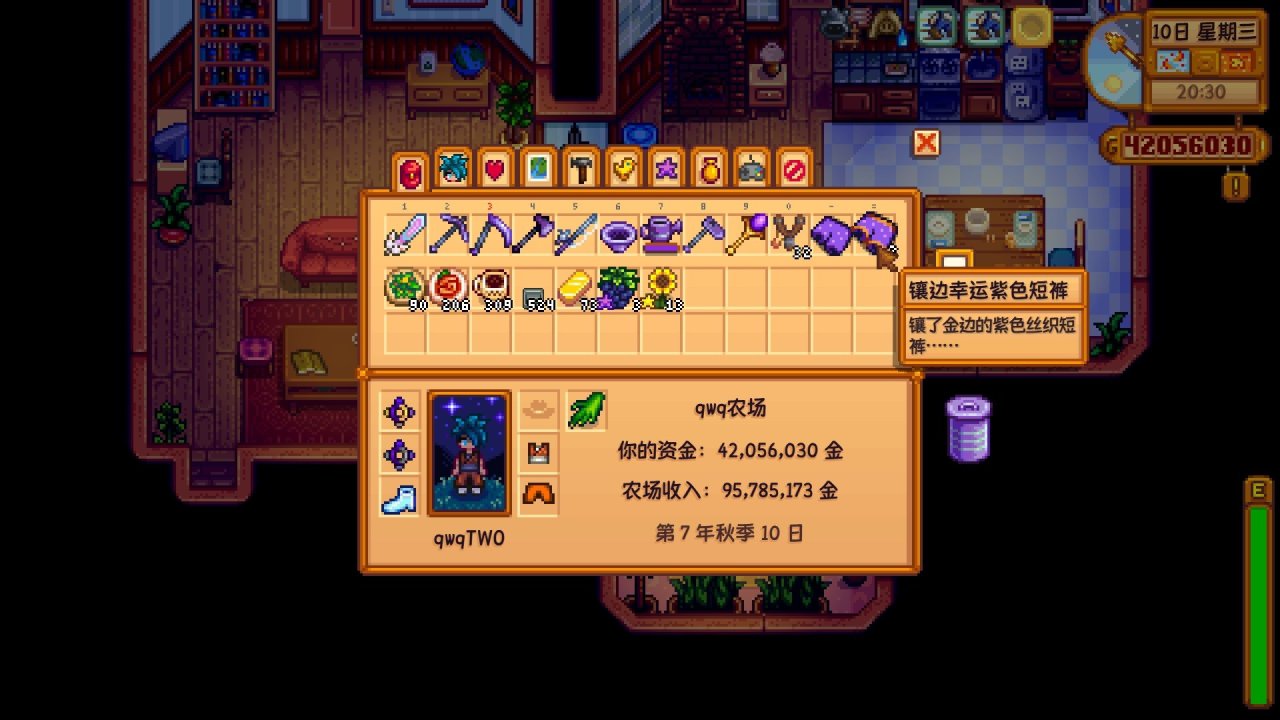Open the options tab with gamepad icon
Viewport: 1280px width, 720px height.
[x=751, y=170]
